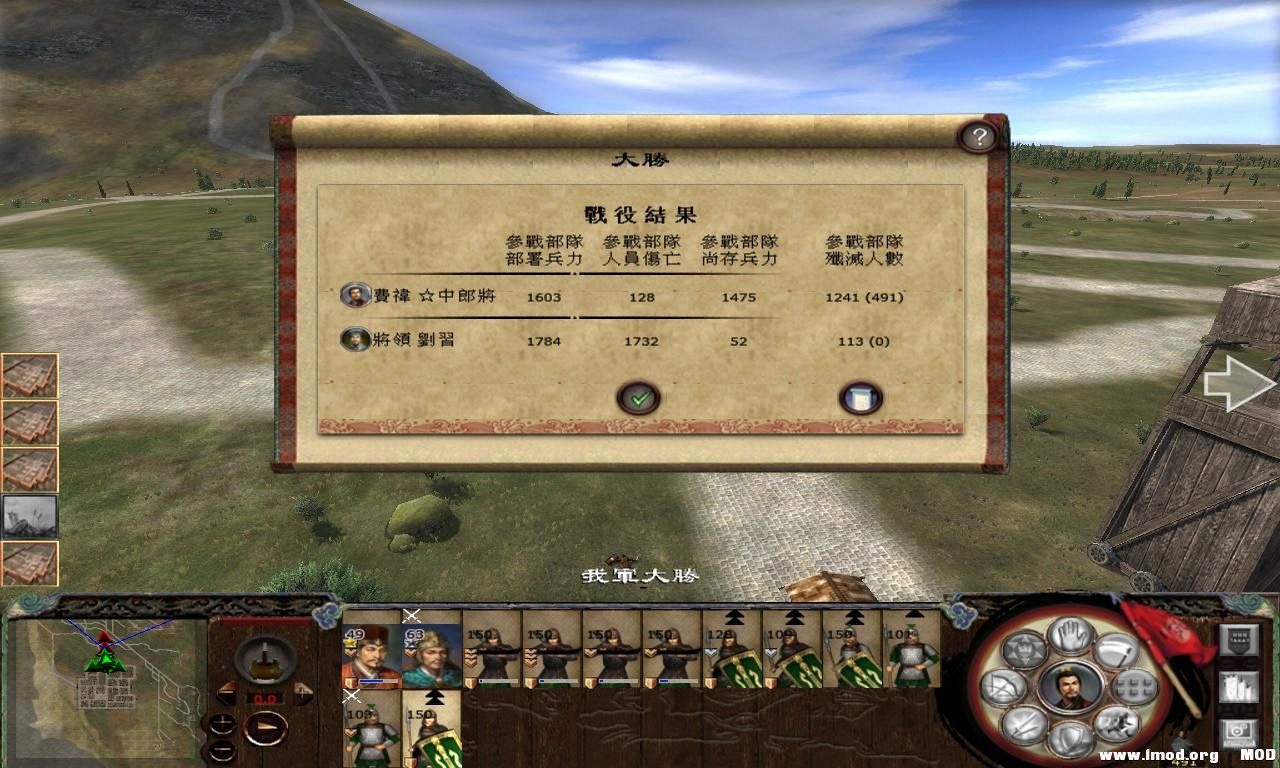Toggle running mode with the sprinting soldier icon

click(x=1117, y=722)
